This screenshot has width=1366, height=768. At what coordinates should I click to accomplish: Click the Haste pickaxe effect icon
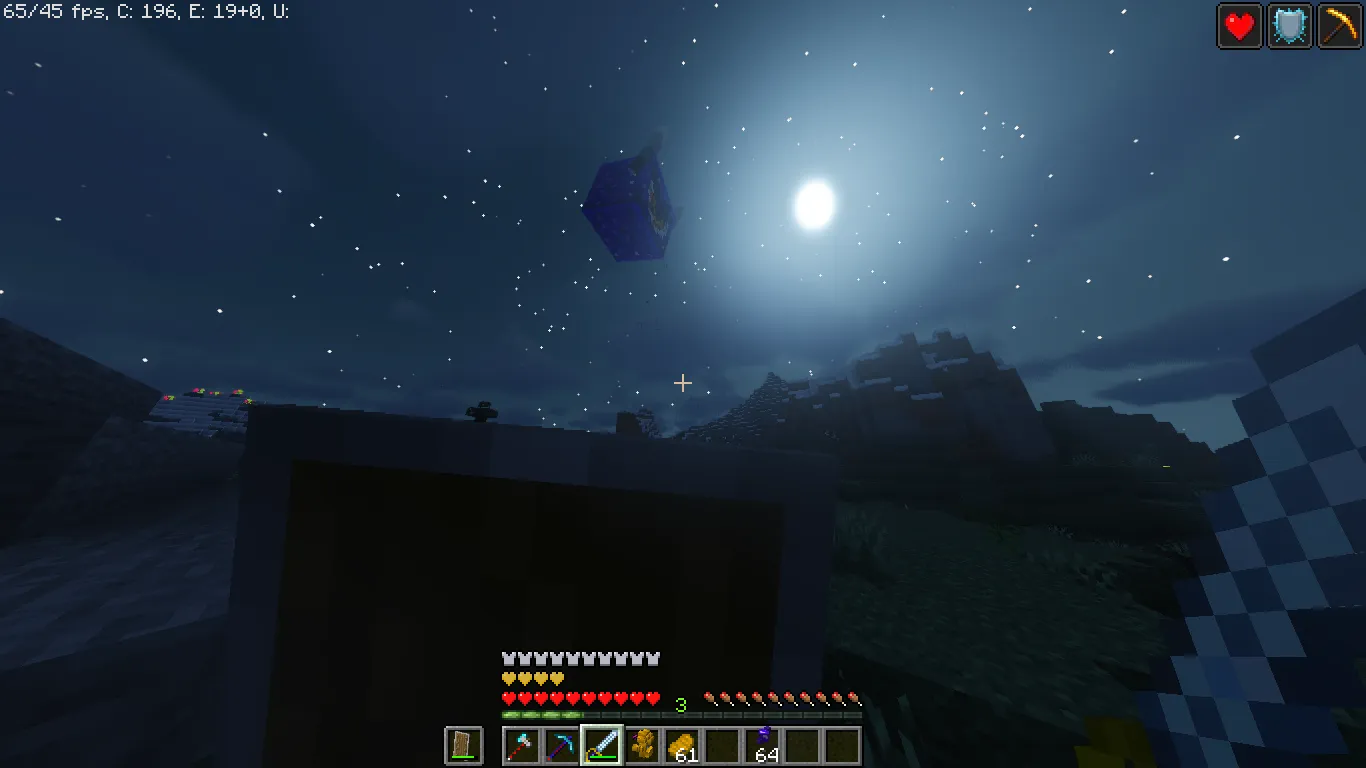pos(1339,26)
